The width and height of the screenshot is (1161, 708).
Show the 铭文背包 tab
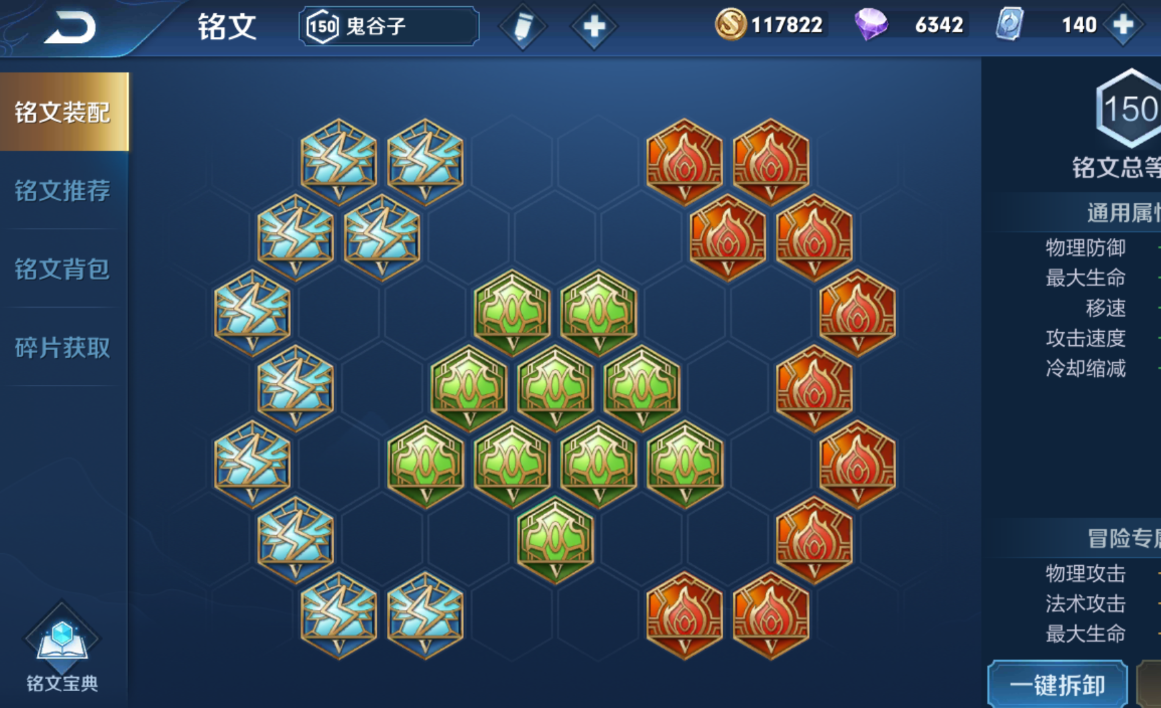point(63,269)
